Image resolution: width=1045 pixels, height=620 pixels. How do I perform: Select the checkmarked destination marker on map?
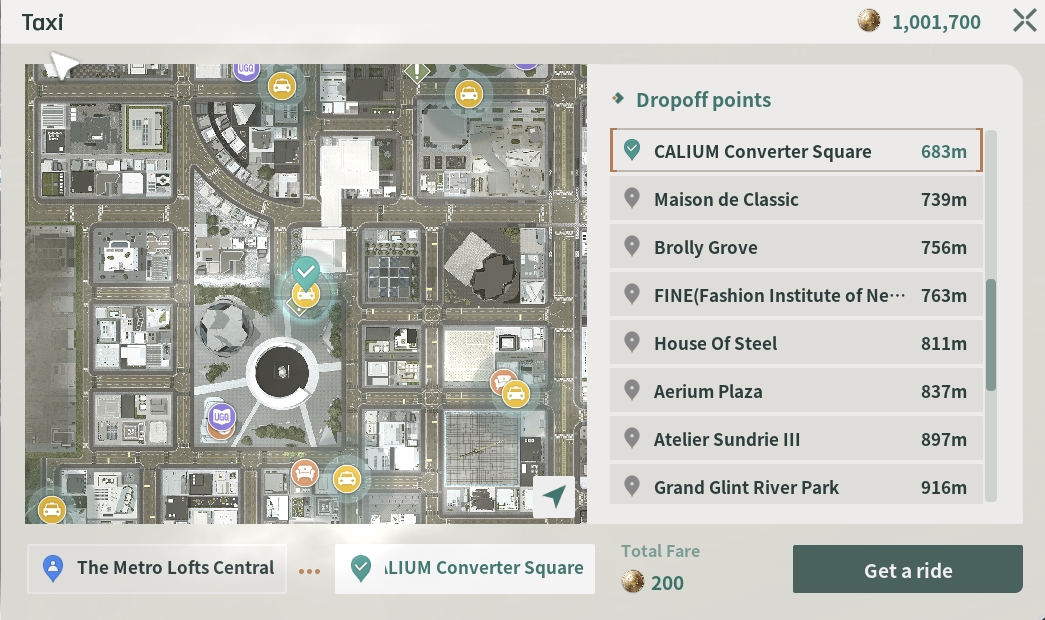(306, 270)
